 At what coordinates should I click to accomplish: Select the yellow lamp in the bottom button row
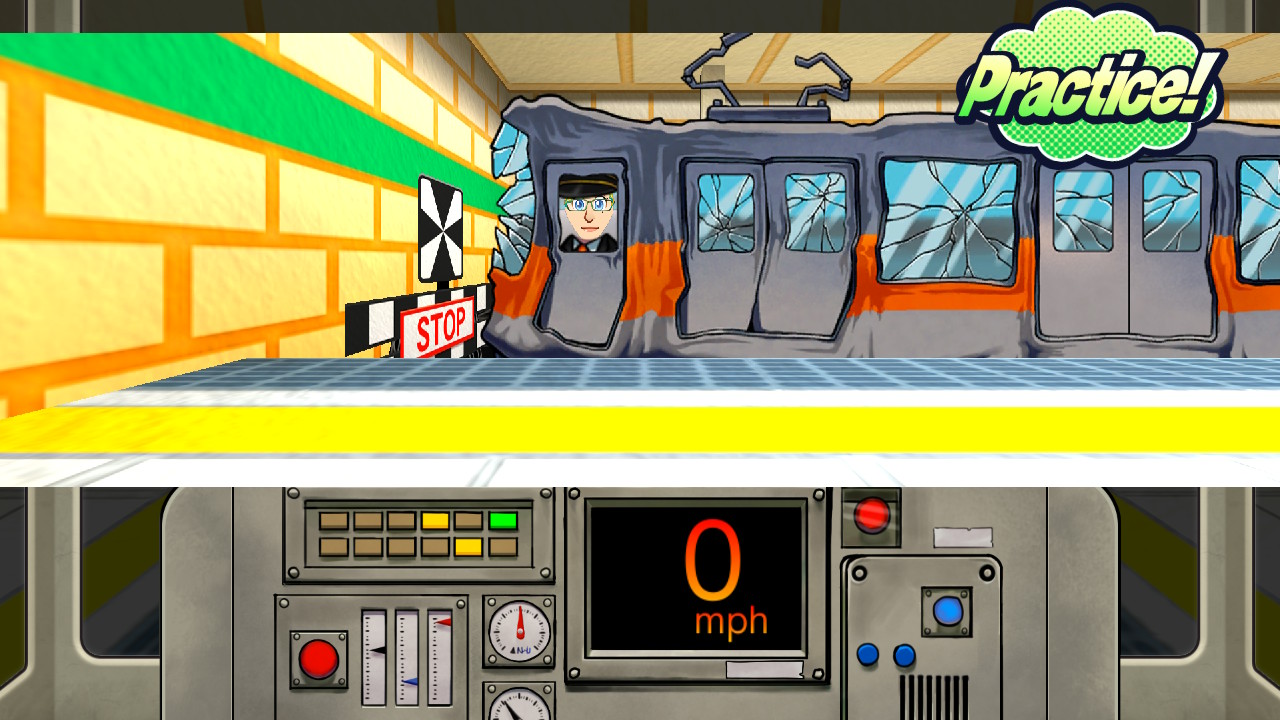click(x=468, y=546)
